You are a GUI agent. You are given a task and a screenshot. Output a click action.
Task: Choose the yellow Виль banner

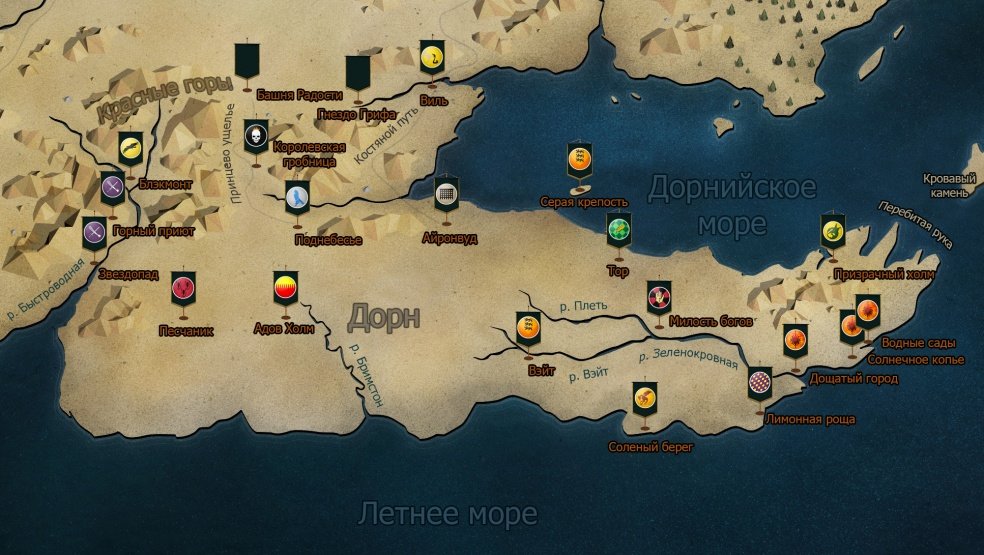click(x=431, y=57)
